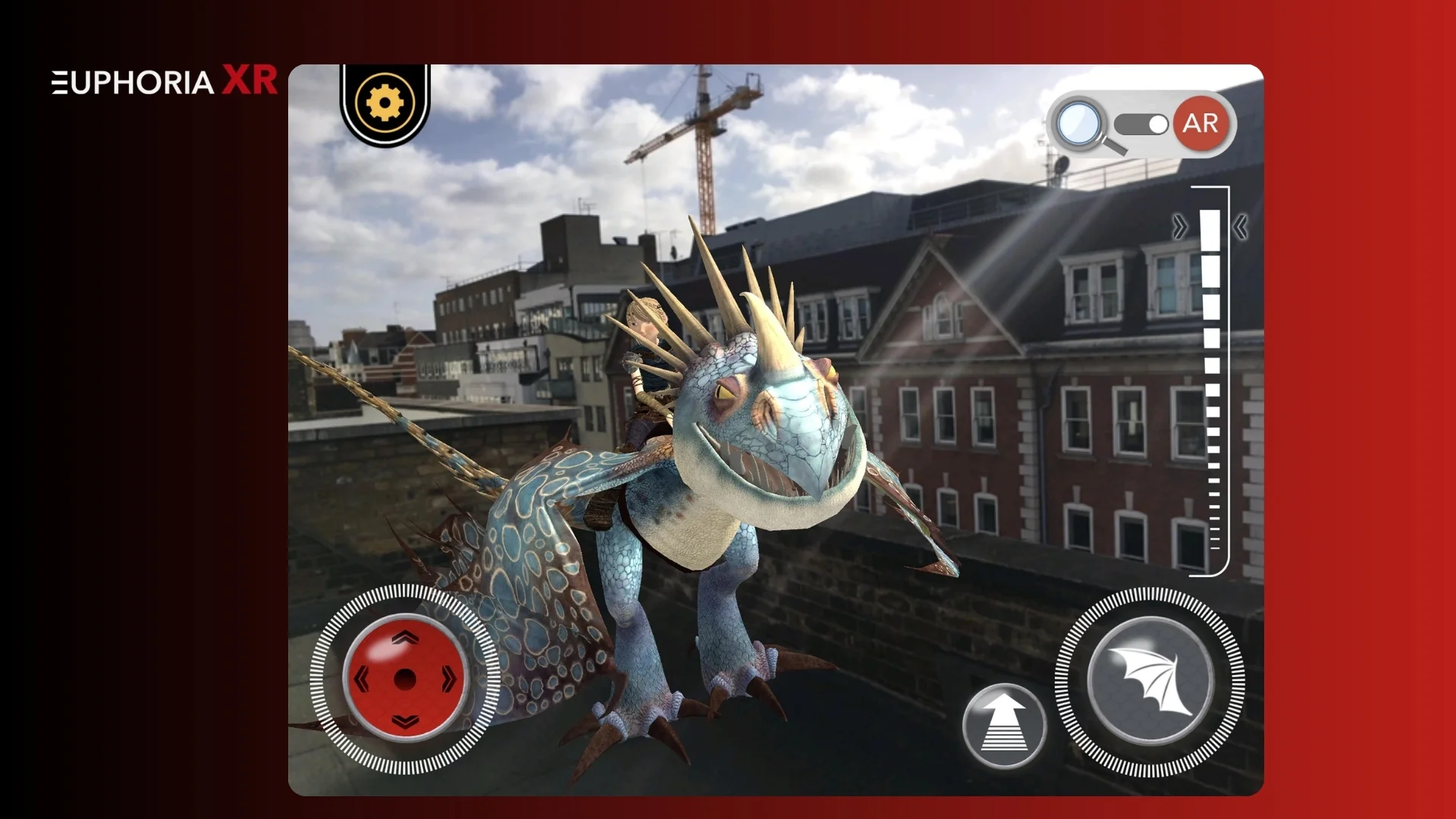Activate the dragon wing flap button
Screen dimensions: 1456x819
point(1150,680)
